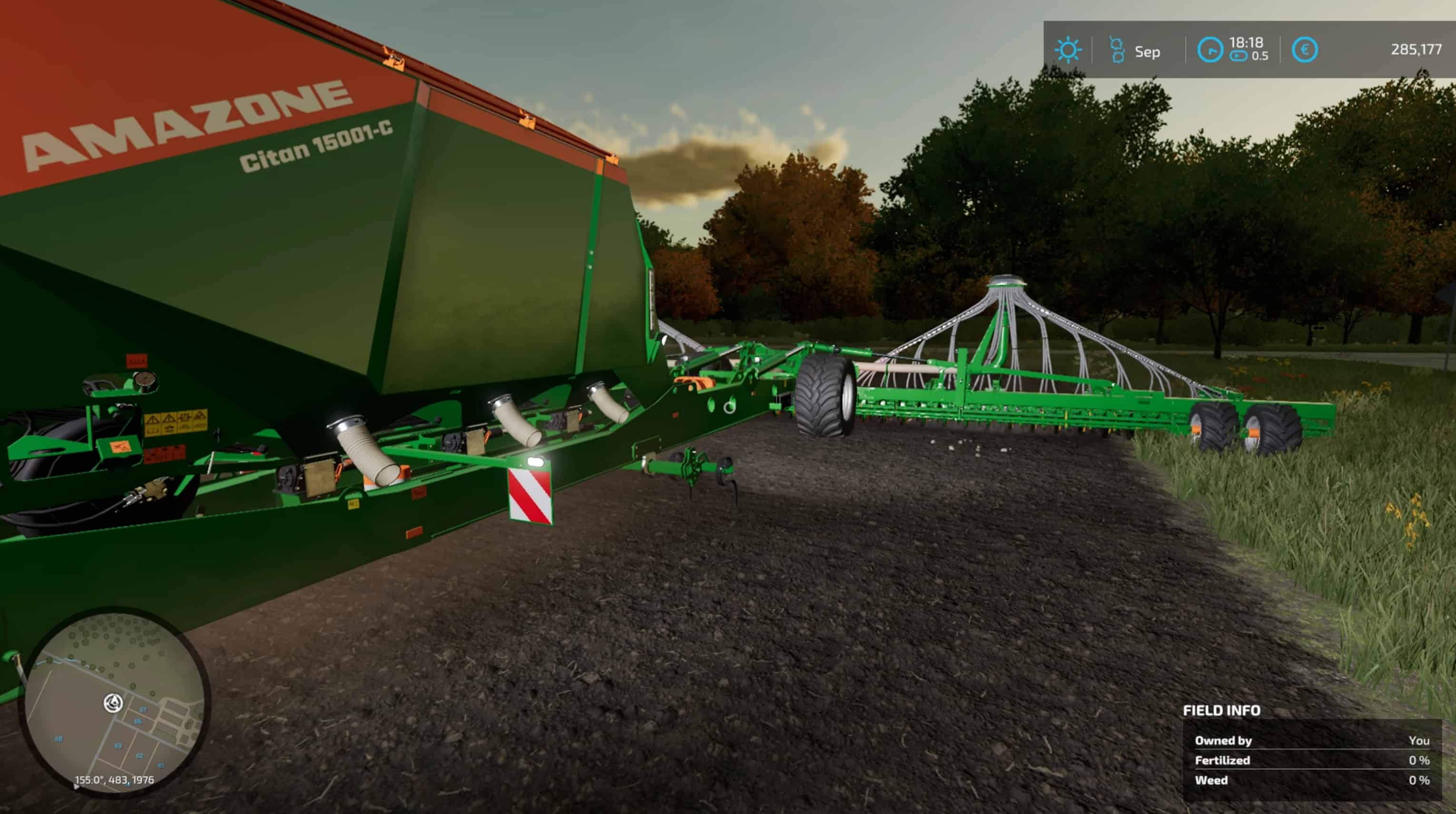The height and width of the screenshot is (814, 1456).
Task: Click the sun weather icon
Action: click(x=1068, y=50)
